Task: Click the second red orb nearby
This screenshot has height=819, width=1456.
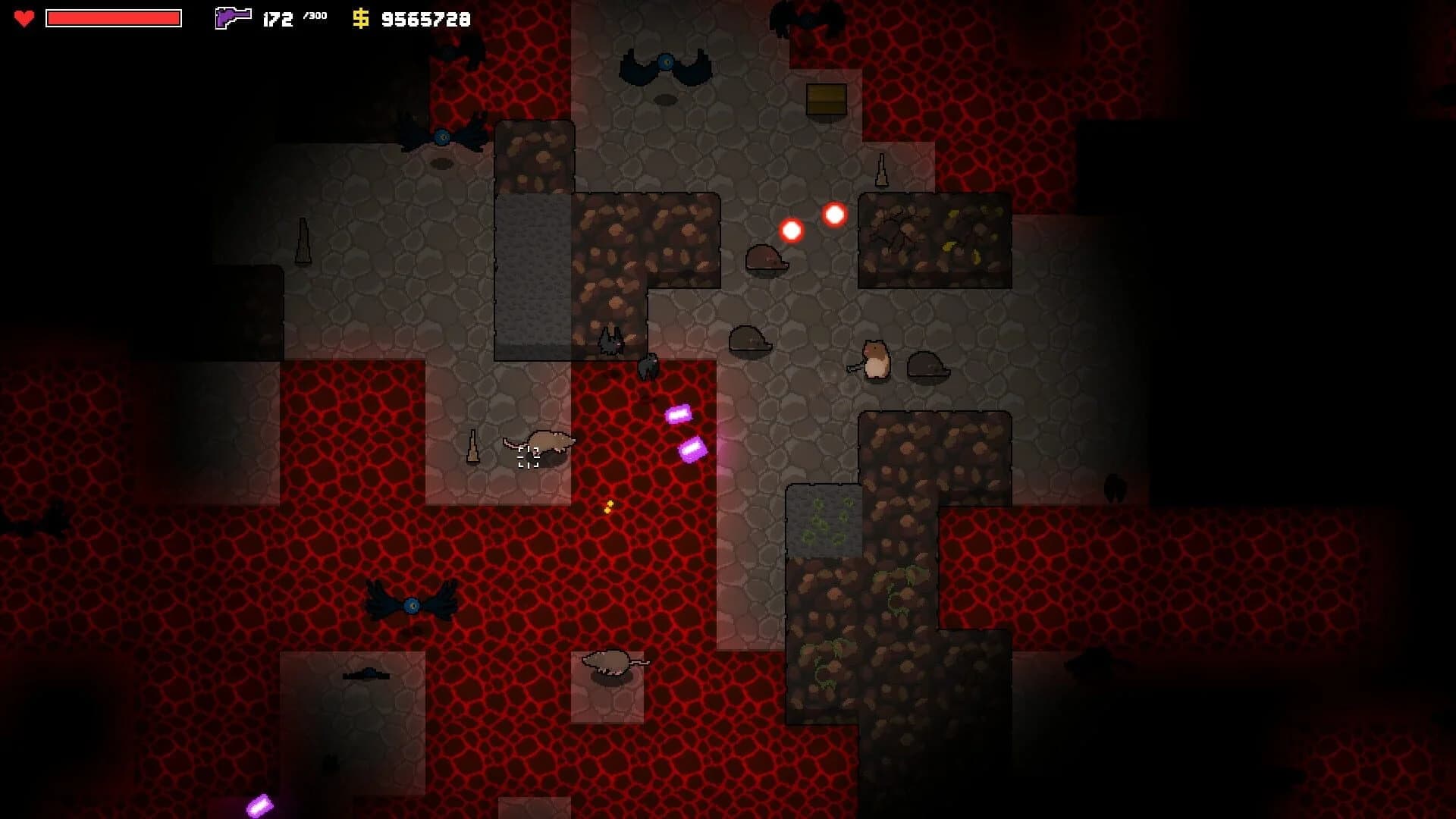Action: (833, 213)
